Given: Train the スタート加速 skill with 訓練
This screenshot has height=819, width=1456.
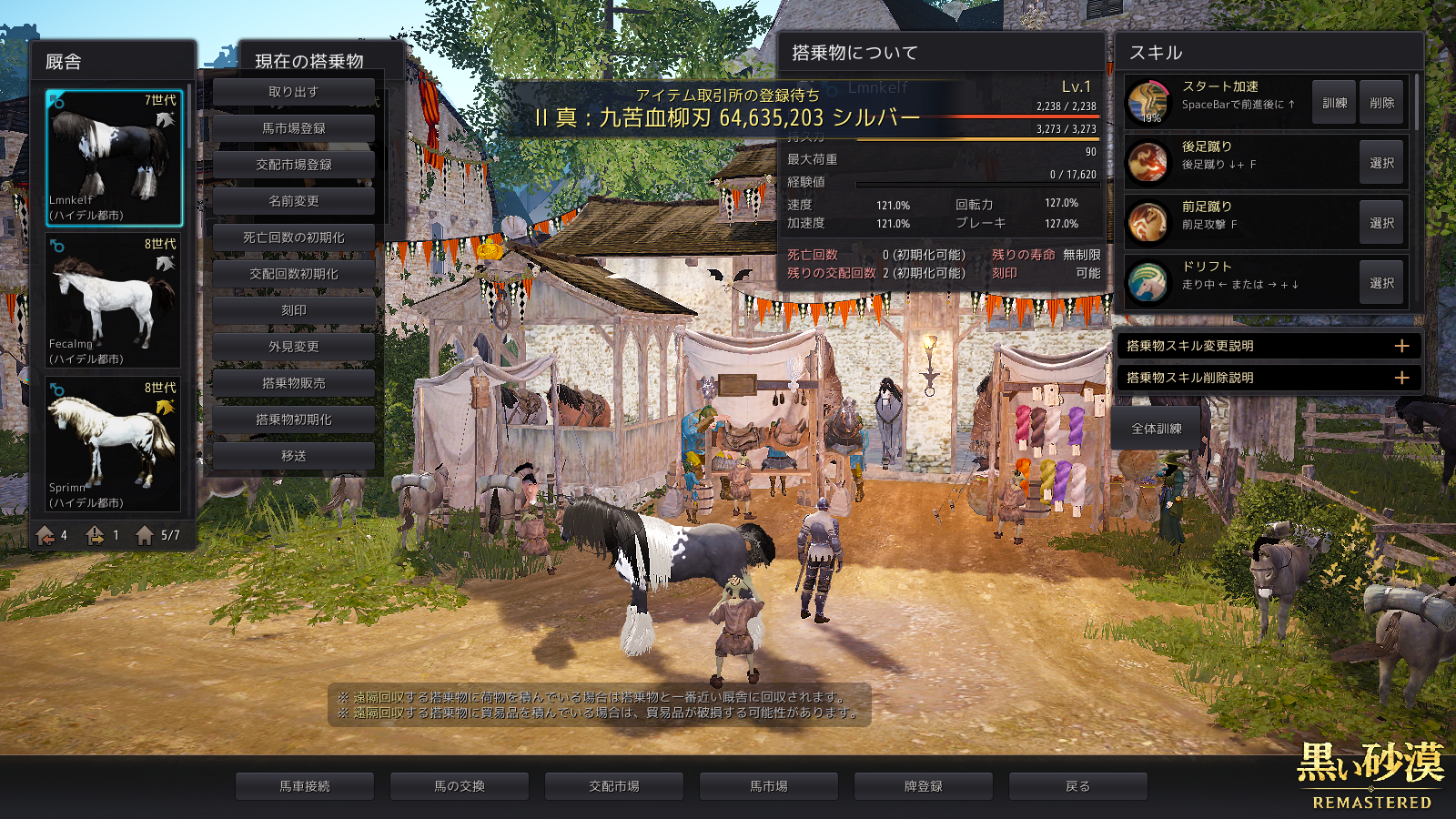Looking at the screenshot, I should (1334, 103).
